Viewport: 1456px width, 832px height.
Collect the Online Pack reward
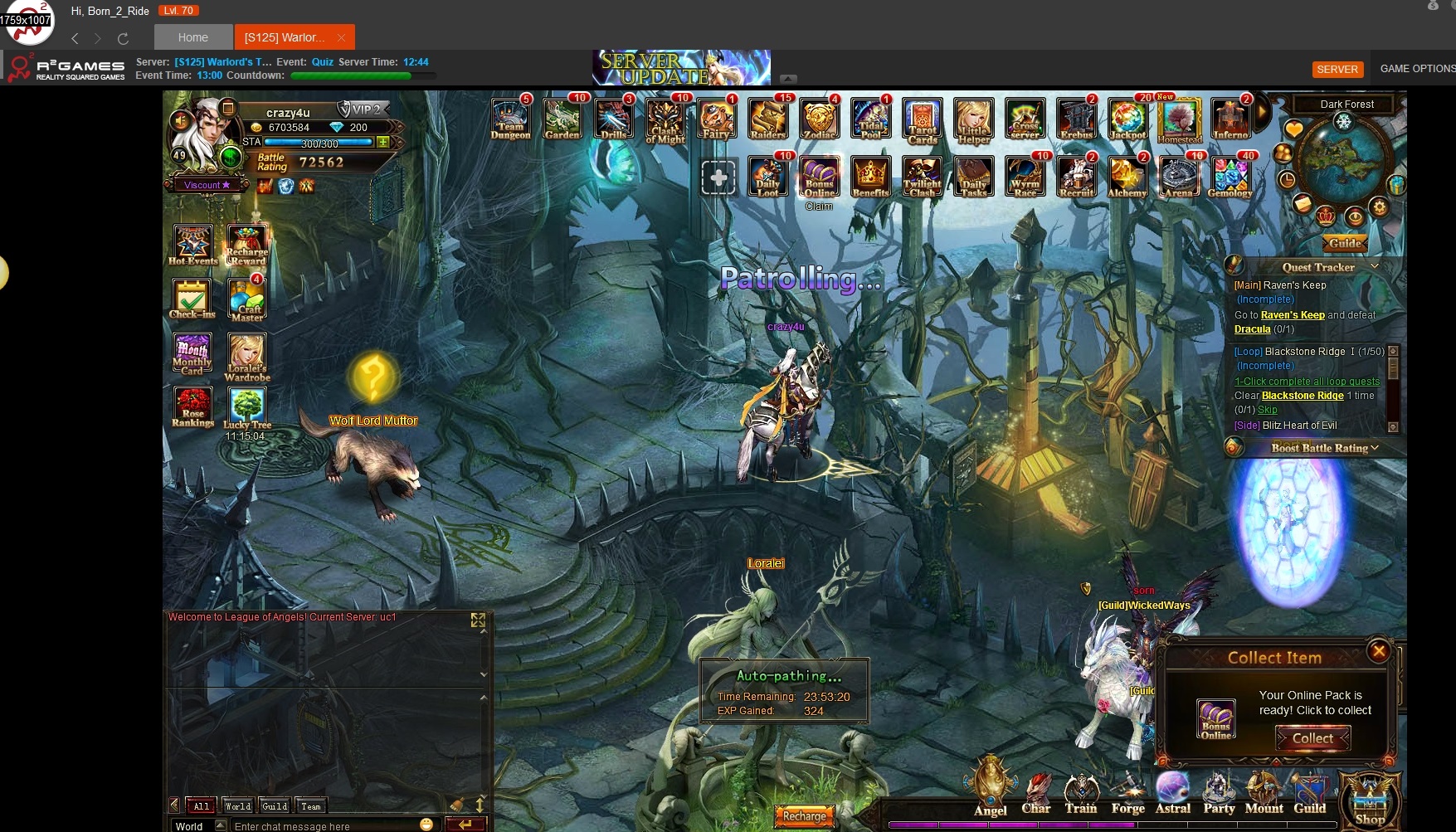coord(1312,738)
